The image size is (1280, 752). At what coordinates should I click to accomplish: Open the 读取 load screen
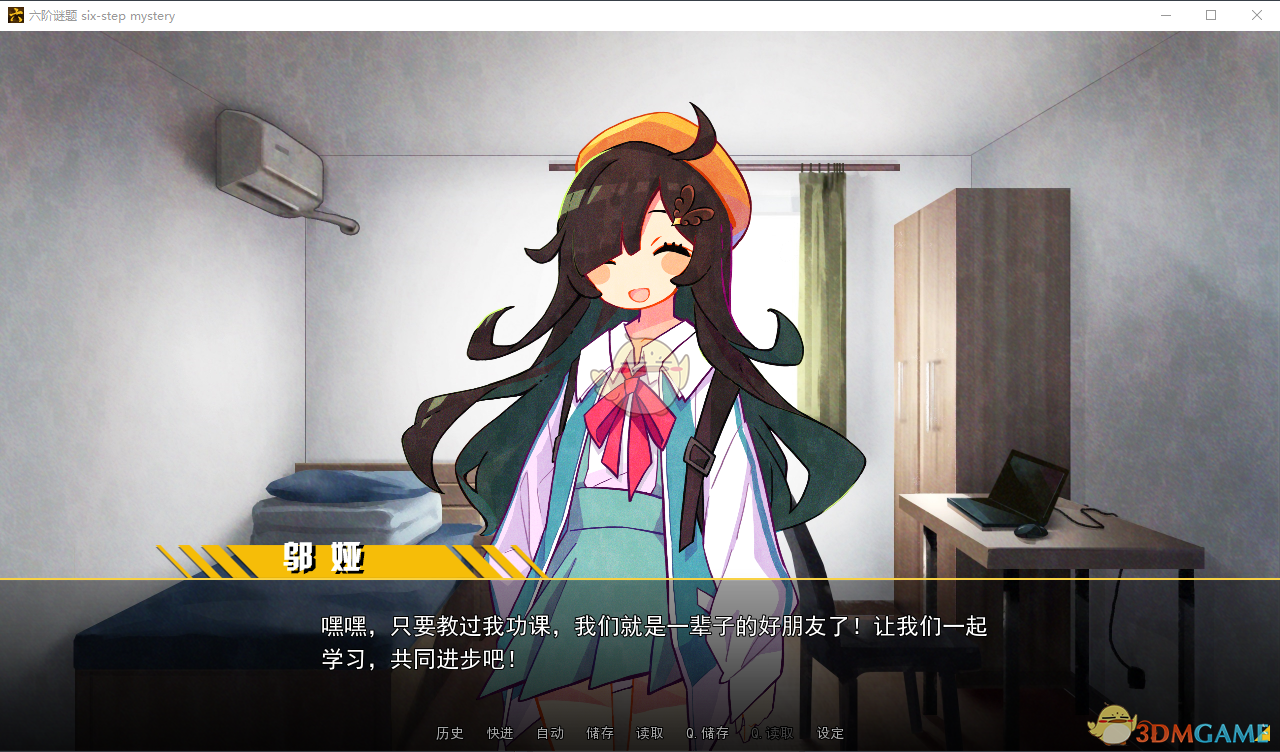point(648,732)
